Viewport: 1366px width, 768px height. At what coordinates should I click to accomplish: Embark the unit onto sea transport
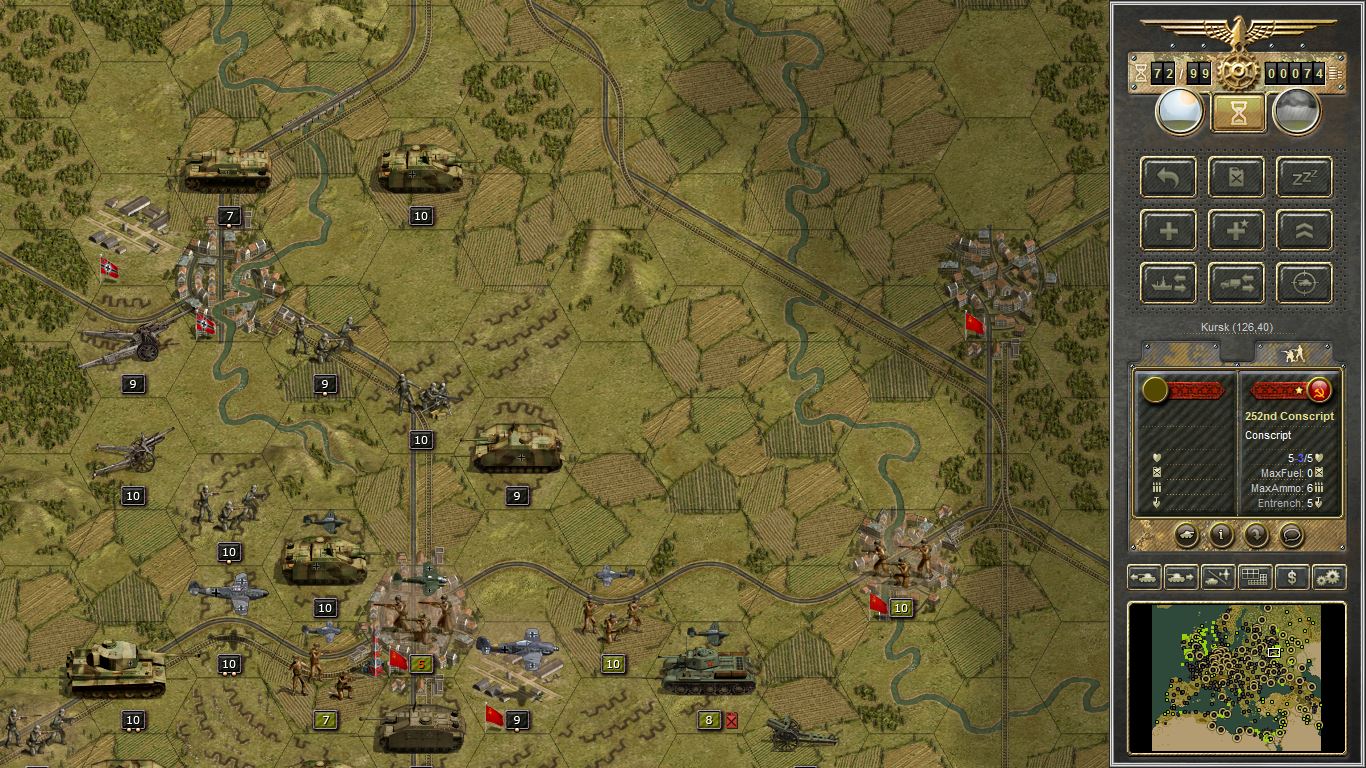[x=1167, y=283]
